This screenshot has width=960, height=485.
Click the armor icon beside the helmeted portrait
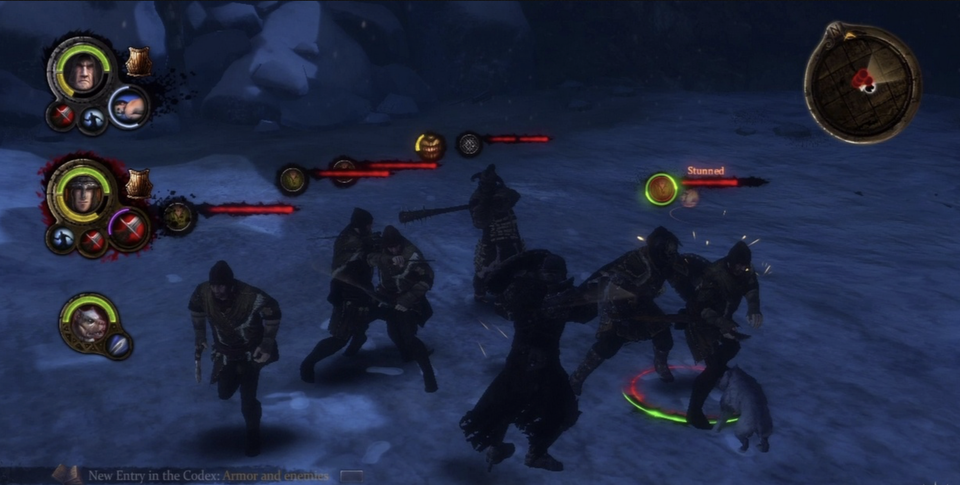(x=138, y=183)
